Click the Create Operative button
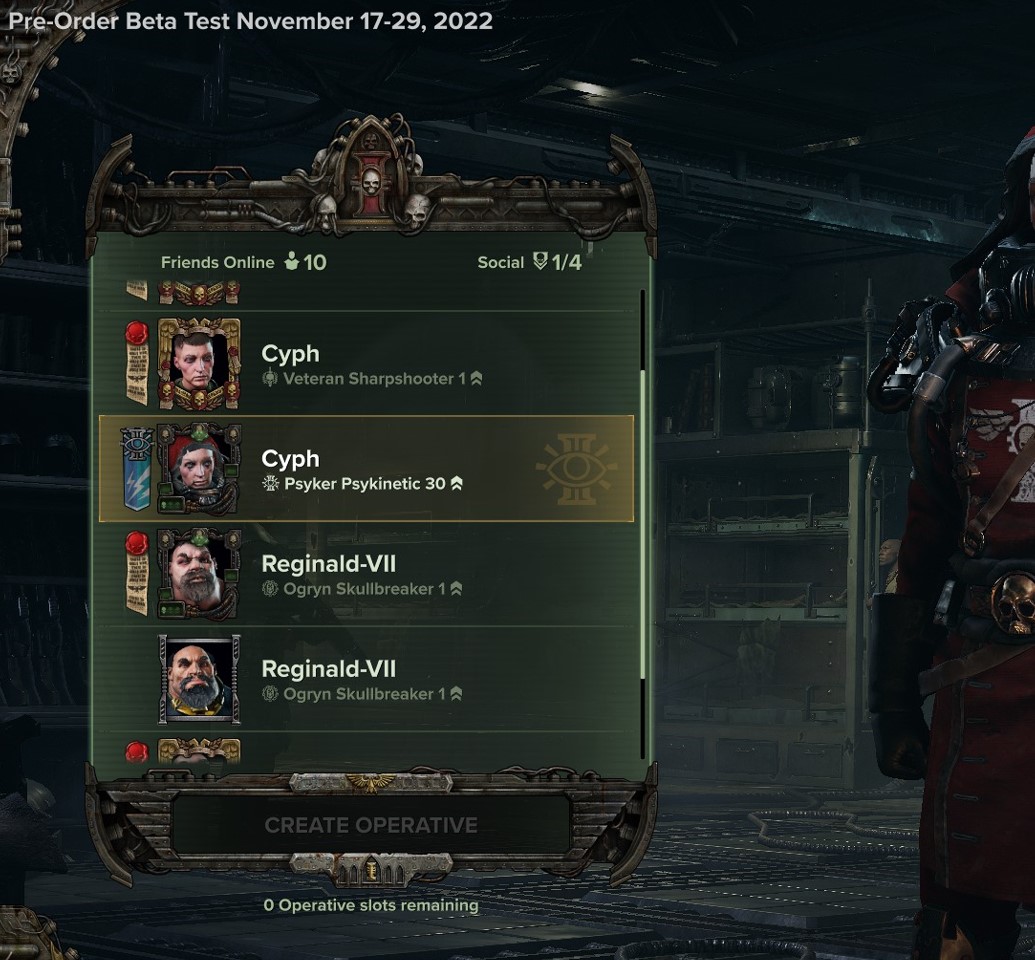 pyautogui.click(x=371, y=825)
